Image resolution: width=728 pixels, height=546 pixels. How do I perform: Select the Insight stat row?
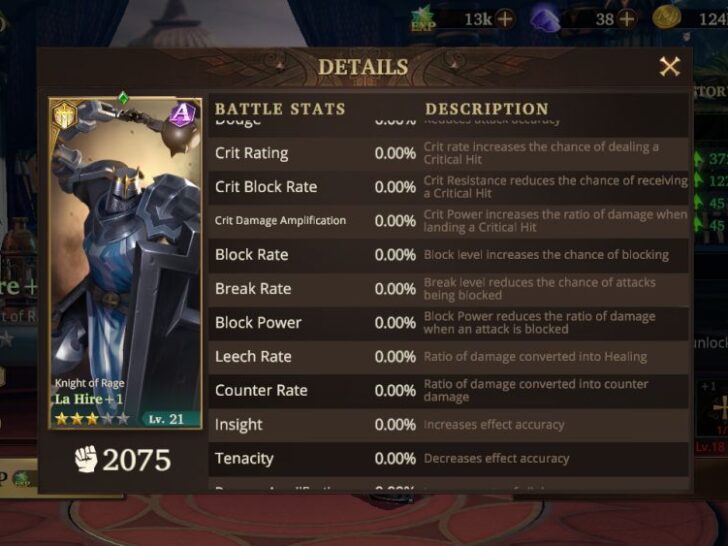pyautogui.click(x=450, y=424)
